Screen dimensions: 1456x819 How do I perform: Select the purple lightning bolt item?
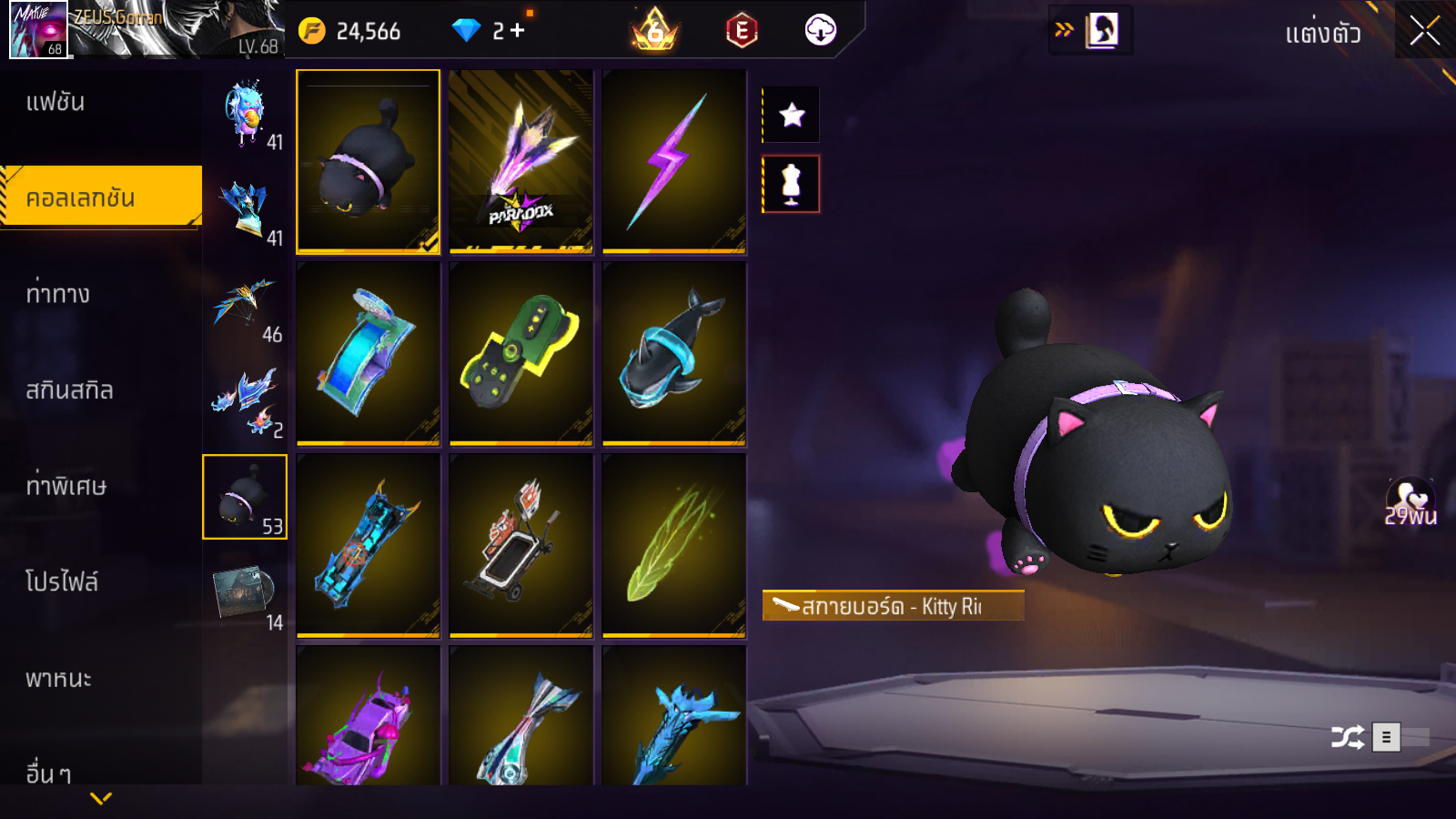673,161
